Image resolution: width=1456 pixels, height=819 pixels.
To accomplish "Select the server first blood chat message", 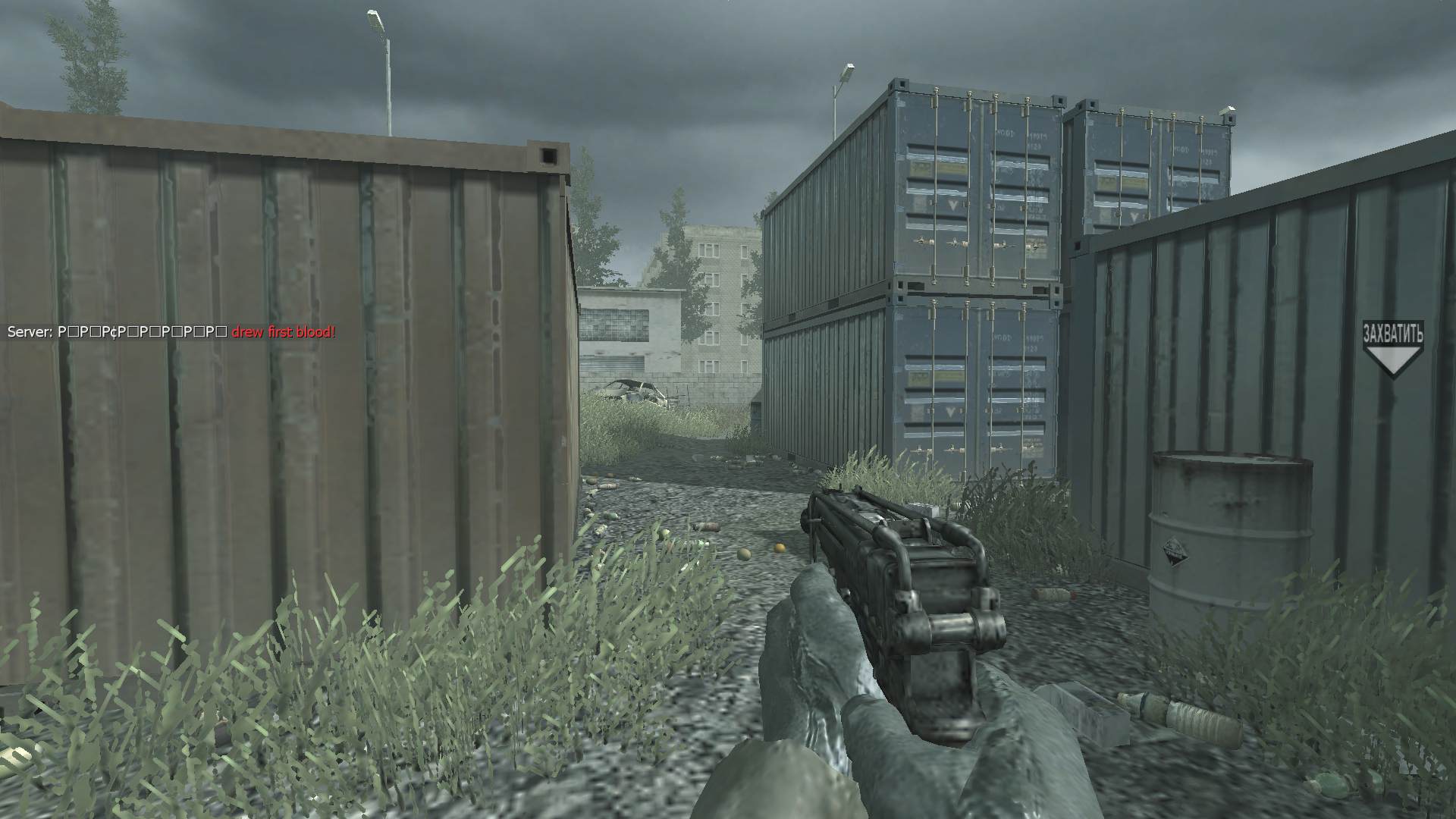I will [171, 332].
